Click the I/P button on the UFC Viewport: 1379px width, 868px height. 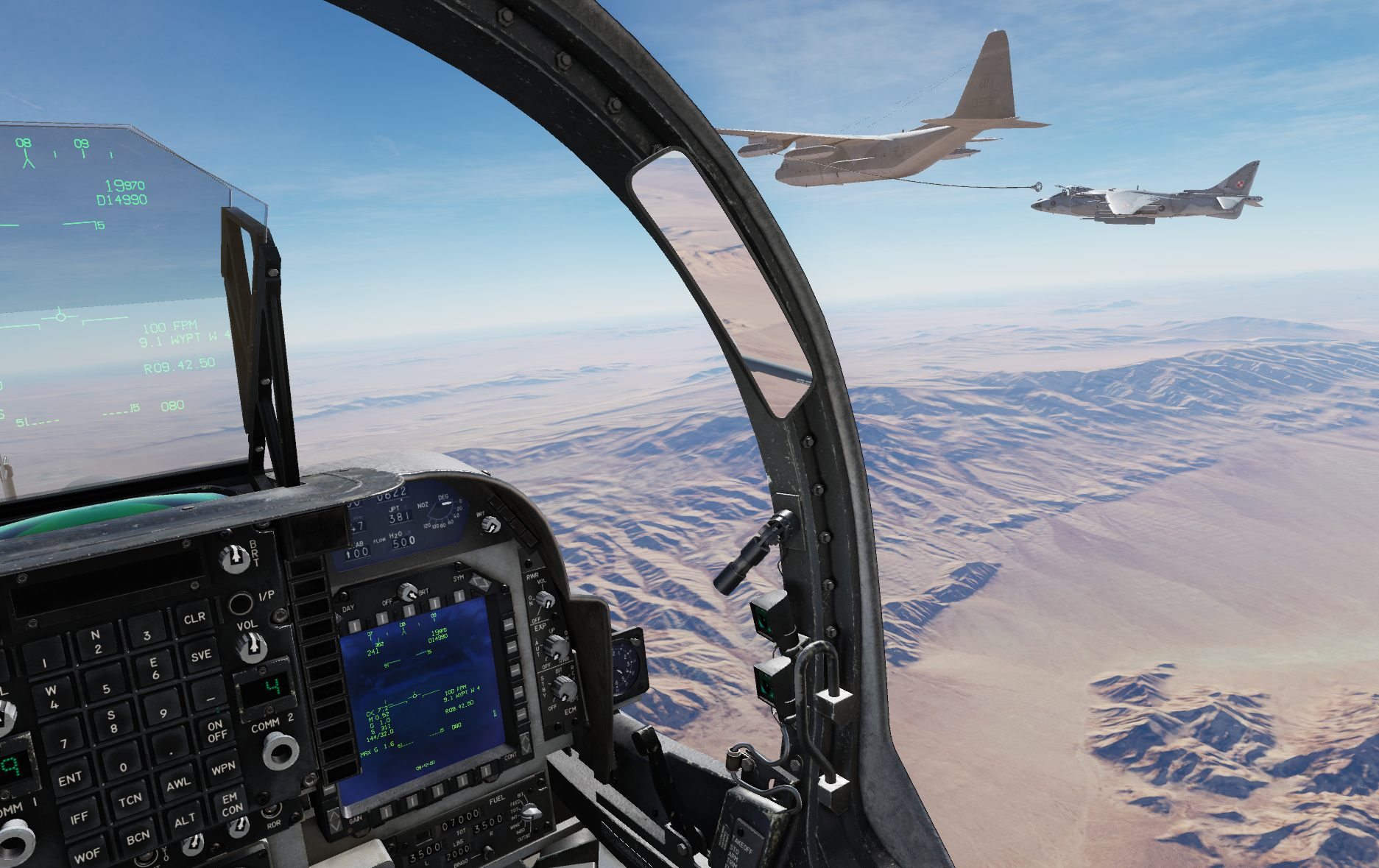point(240,604)
